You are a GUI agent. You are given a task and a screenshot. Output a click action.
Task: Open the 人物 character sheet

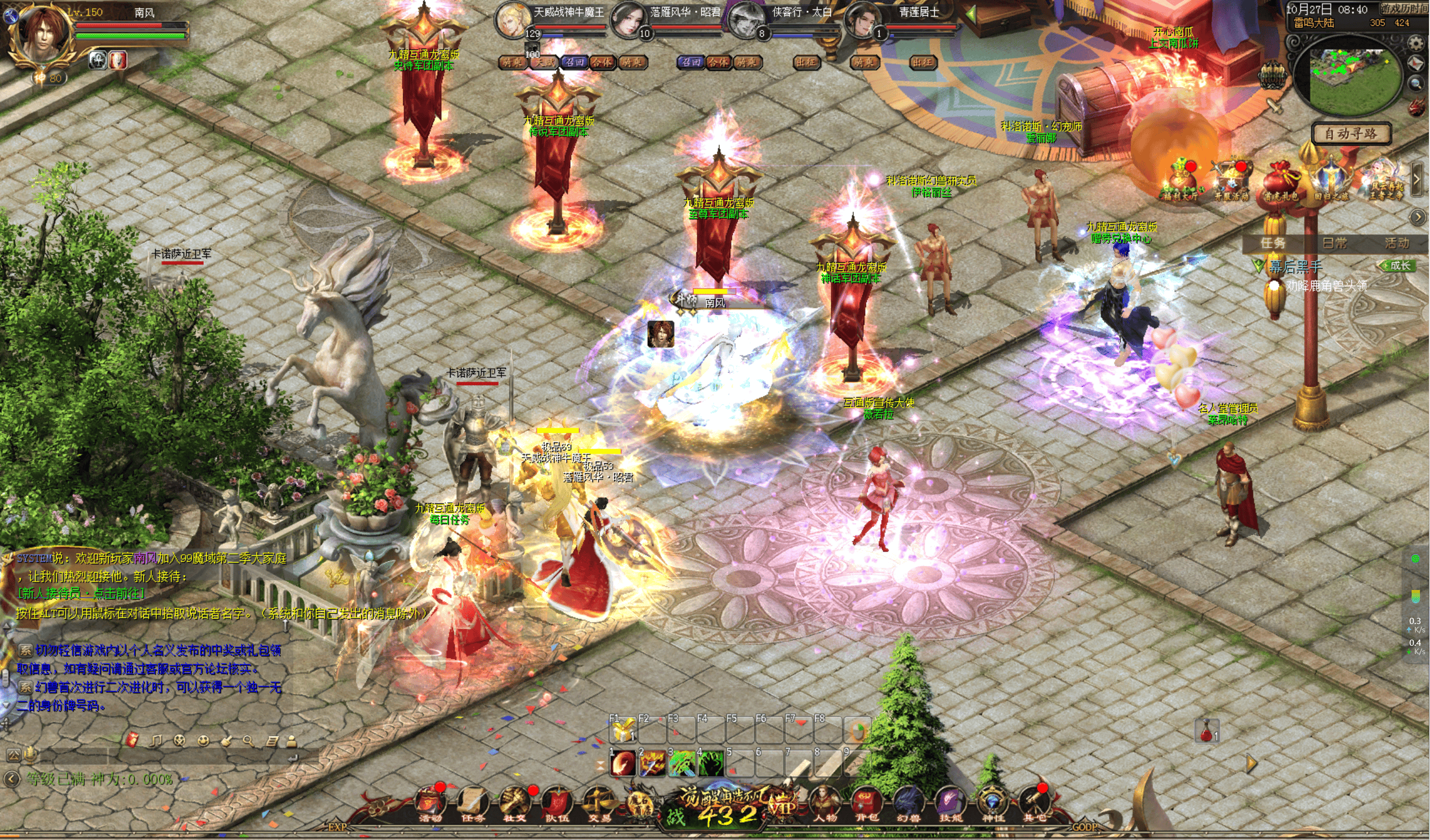825,803
